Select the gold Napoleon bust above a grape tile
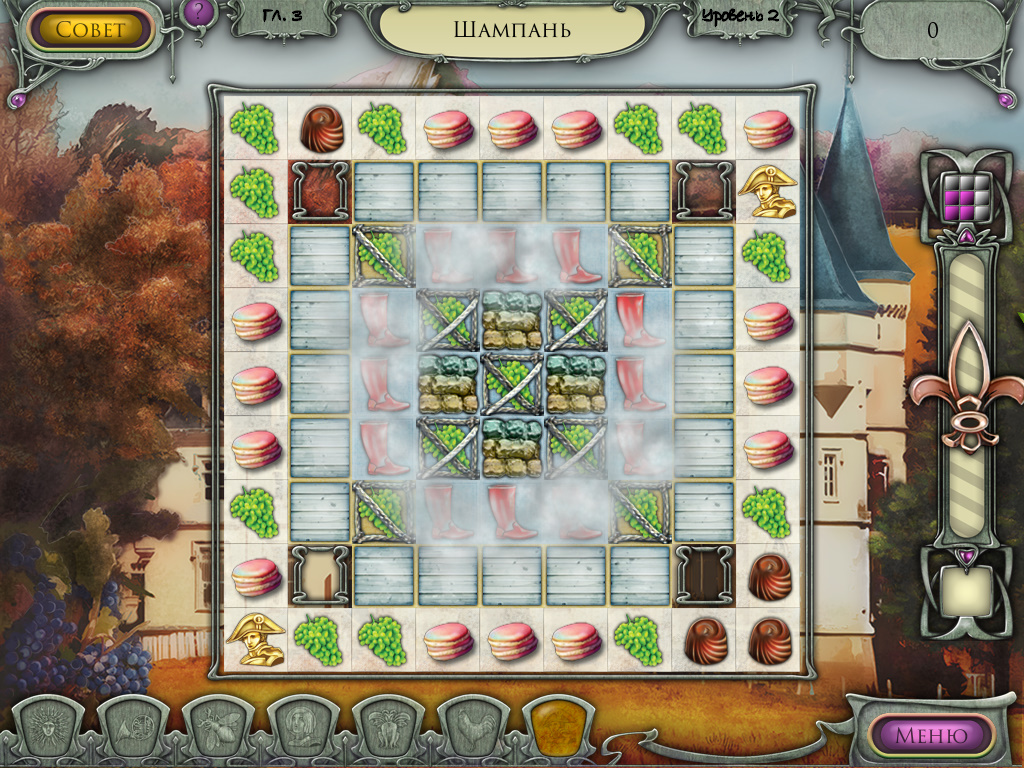This screenshot has height=768, width=1024. (x=767, y=191)
